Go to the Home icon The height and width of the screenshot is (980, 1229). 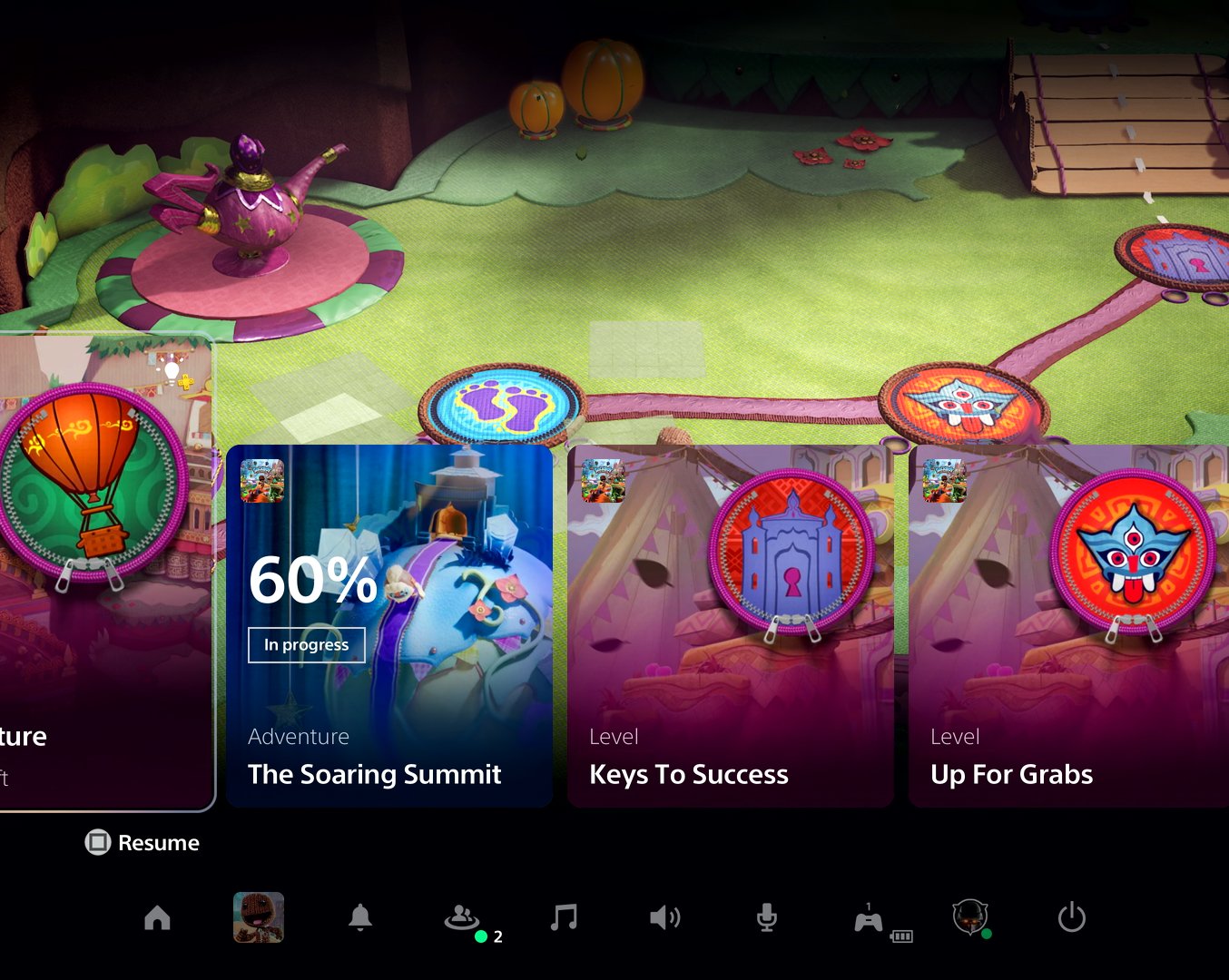(157, 918)
